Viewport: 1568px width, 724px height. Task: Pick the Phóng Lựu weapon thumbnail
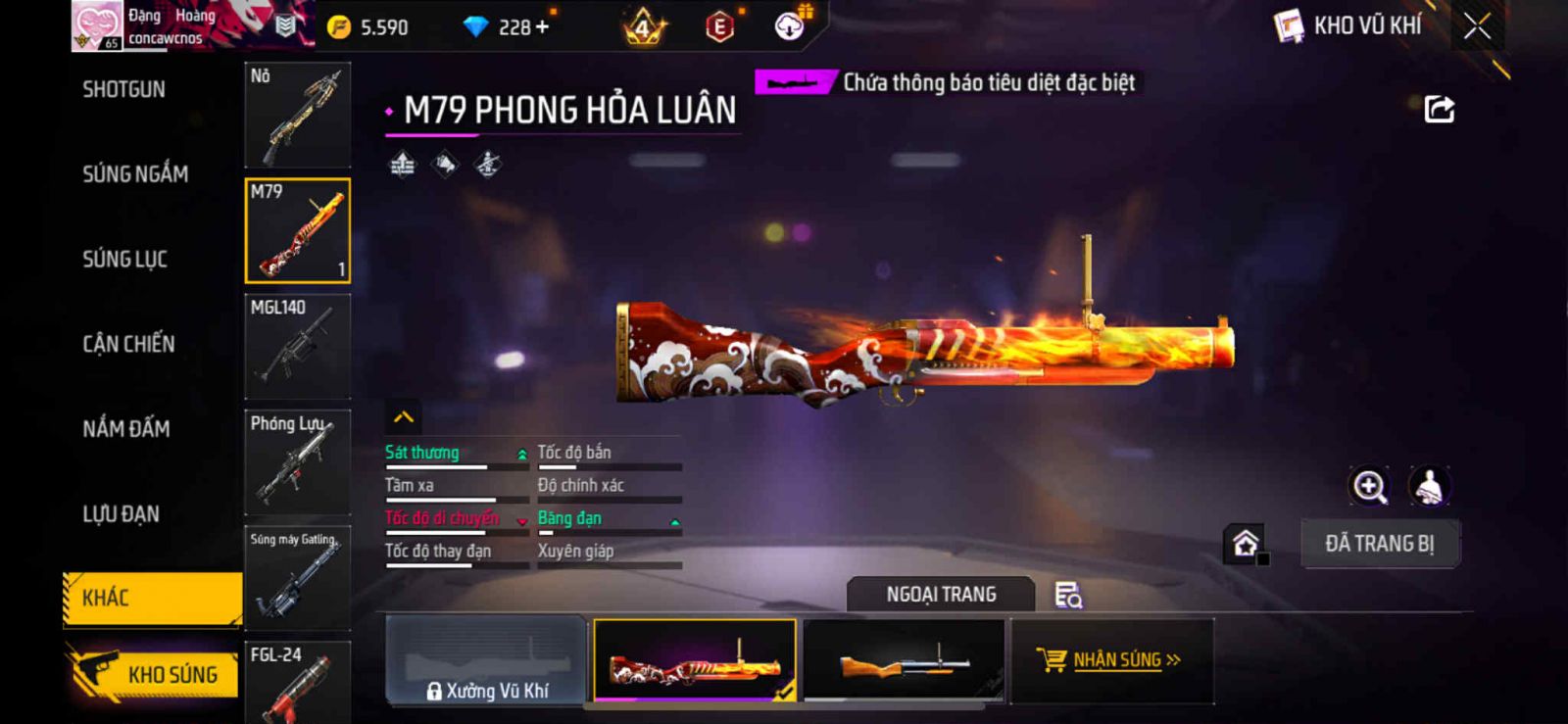pyautogui.click(x=297, y=462)
